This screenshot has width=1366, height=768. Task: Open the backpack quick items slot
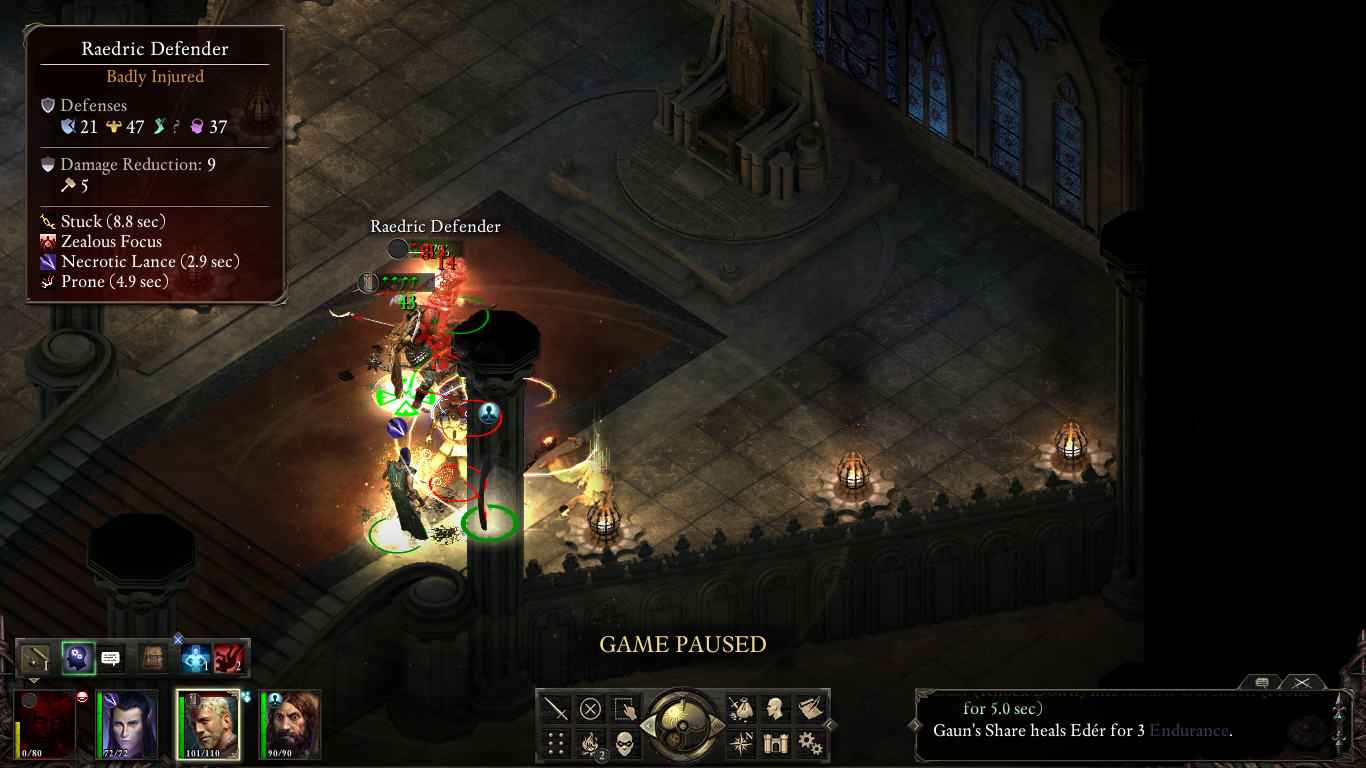click(x=153, y=659)
